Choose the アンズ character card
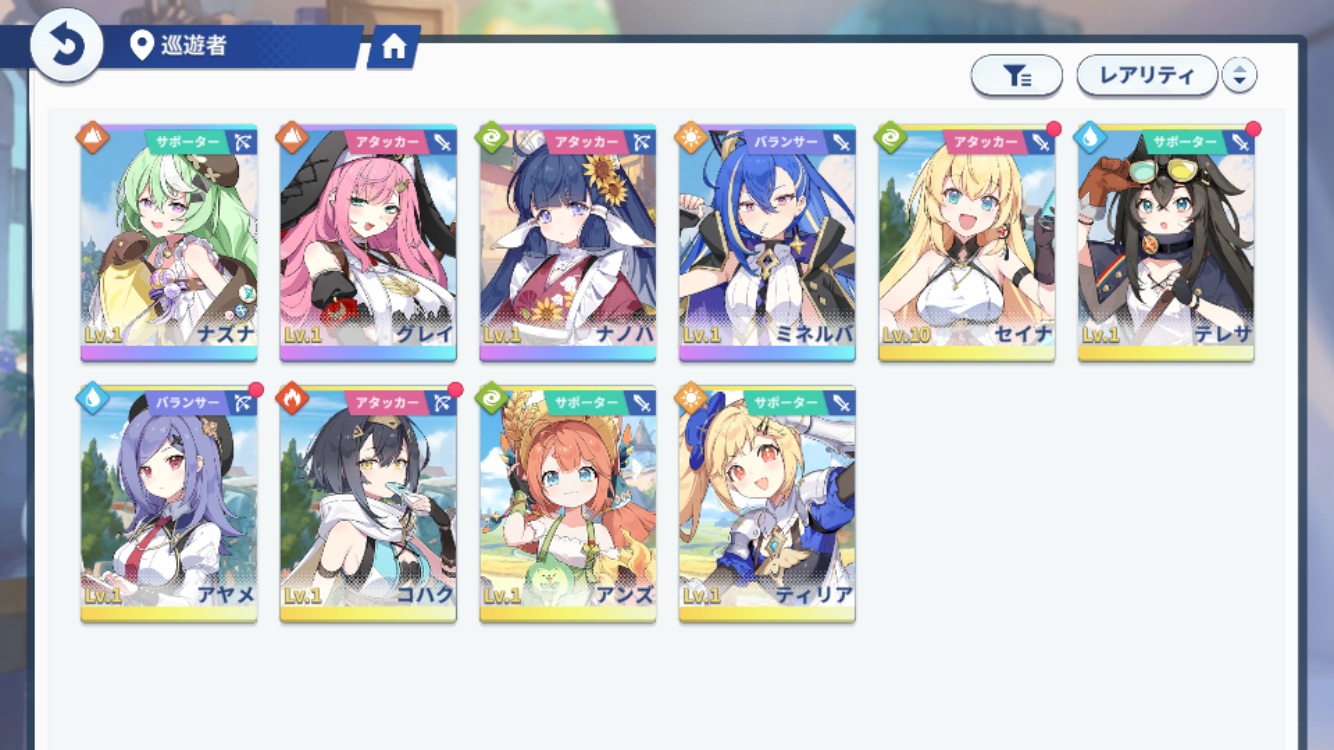1334x750 pixels. 568,503
